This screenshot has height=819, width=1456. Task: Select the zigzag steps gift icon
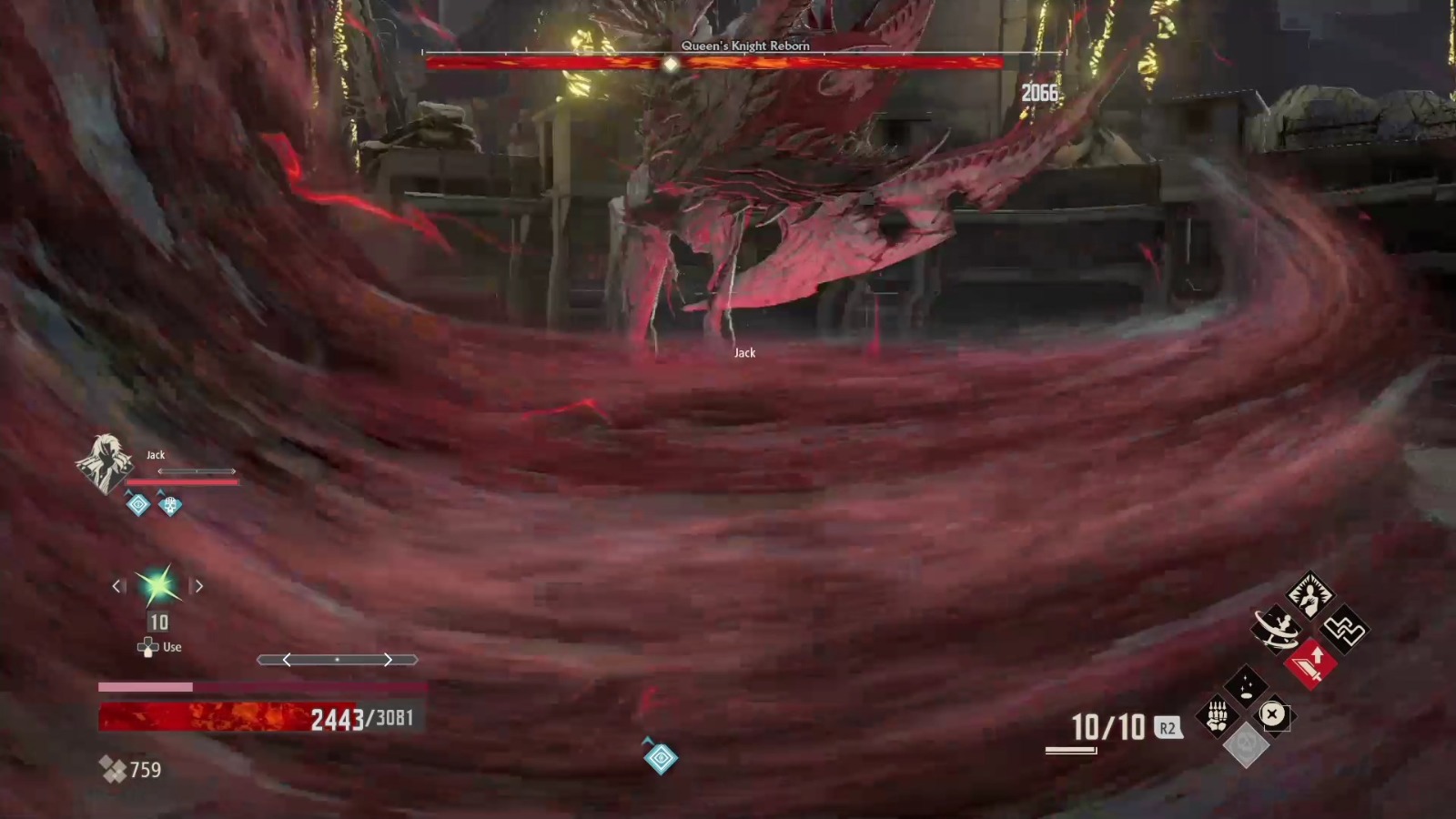click(x=1342, y=627)
